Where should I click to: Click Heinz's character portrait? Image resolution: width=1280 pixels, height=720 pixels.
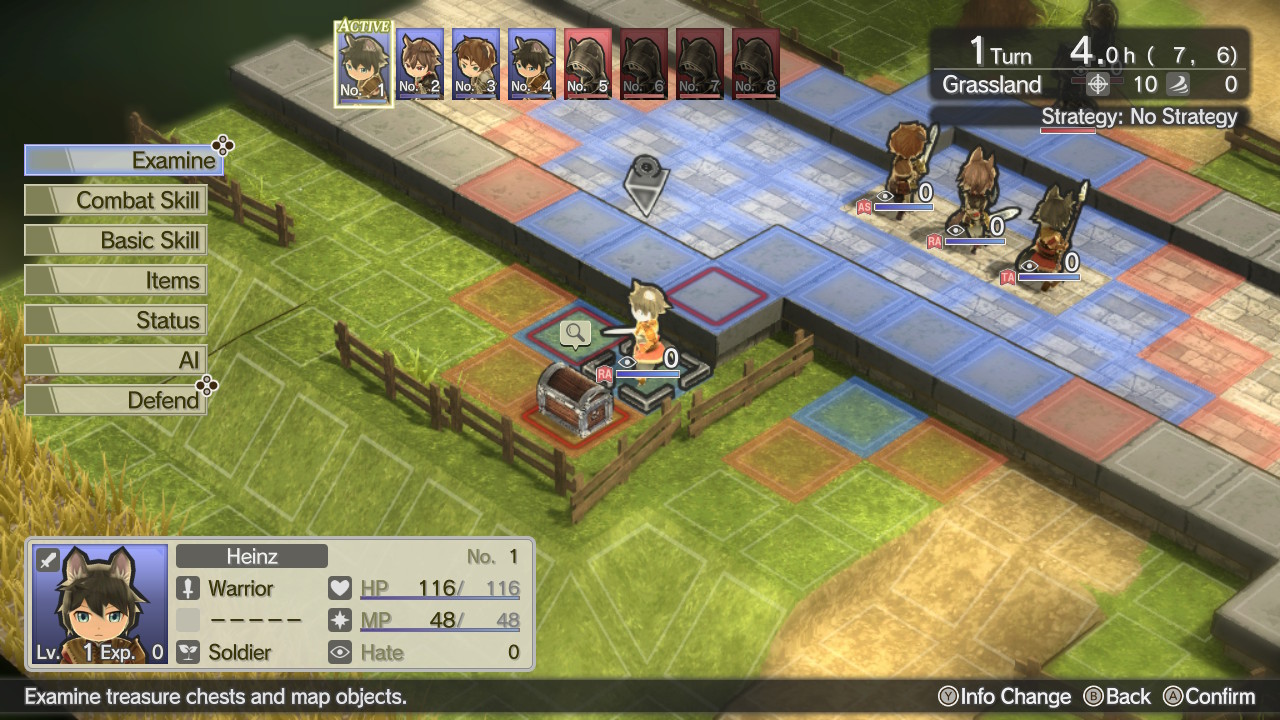[x=99, y=604]
